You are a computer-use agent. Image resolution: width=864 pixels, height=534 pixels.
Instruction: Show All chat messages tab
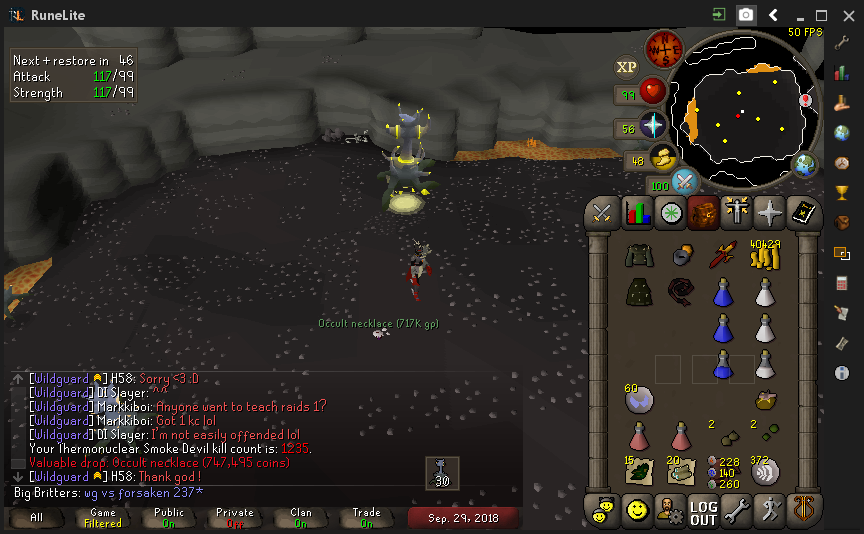37,517
